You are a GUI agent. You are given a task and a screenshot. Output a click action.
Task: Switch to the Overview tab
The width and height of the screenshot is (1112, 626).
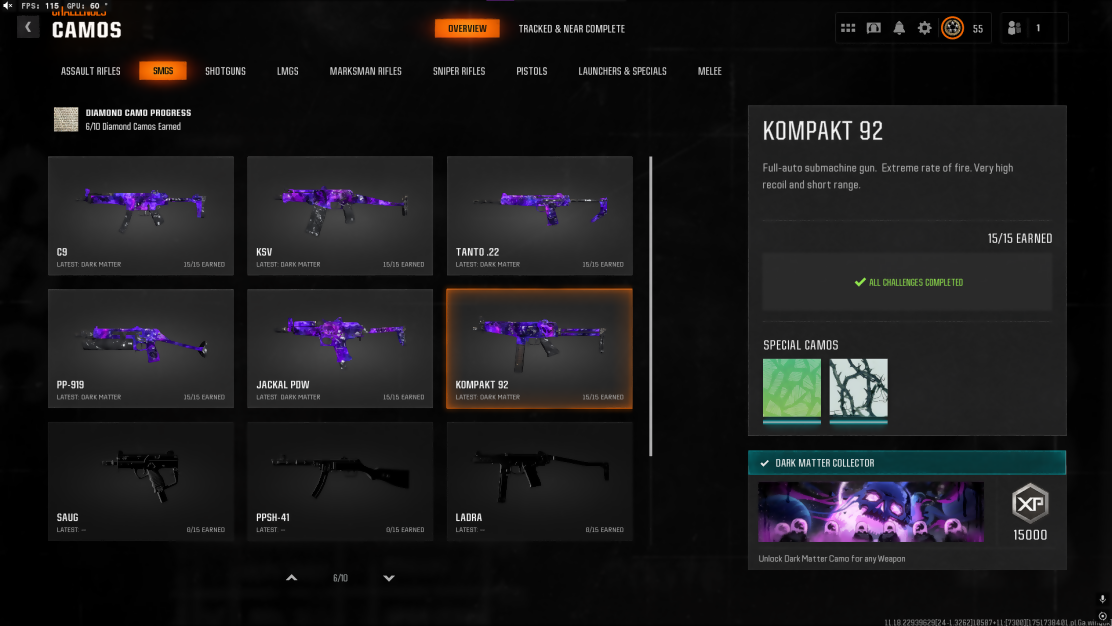point(467,28)
